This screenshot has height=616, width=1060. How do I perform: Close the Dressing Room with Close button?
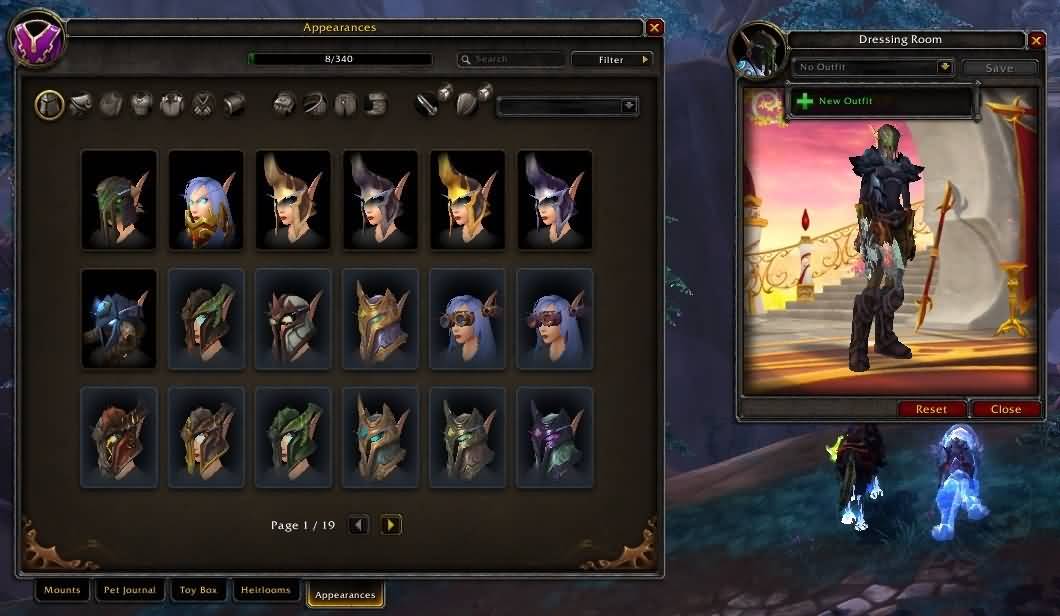pyautogui.click(x=1005, y=409)
